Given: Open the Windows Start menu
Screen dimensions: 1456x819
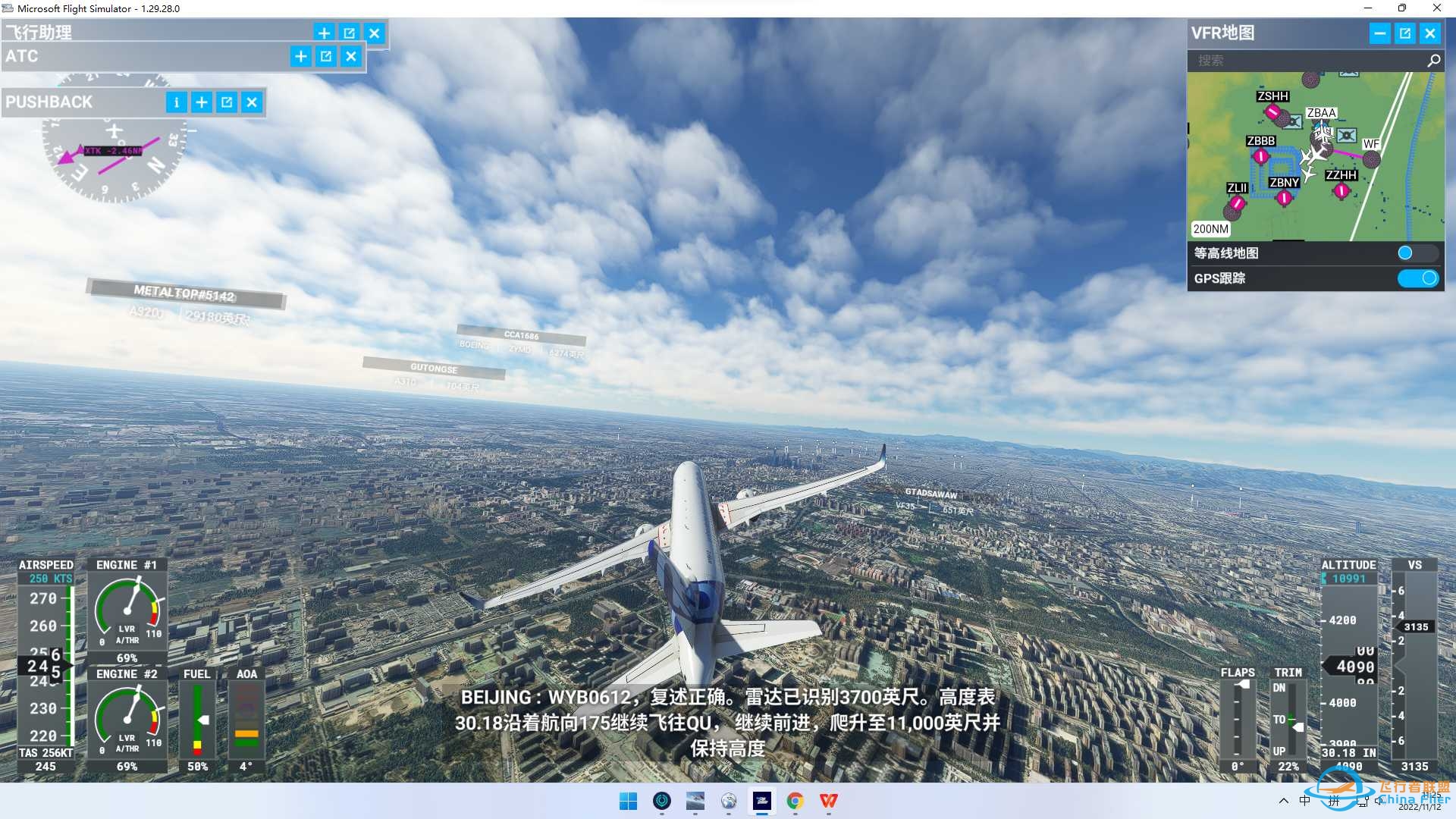Looking at the screenshot, I should click(x=628, y=801).
